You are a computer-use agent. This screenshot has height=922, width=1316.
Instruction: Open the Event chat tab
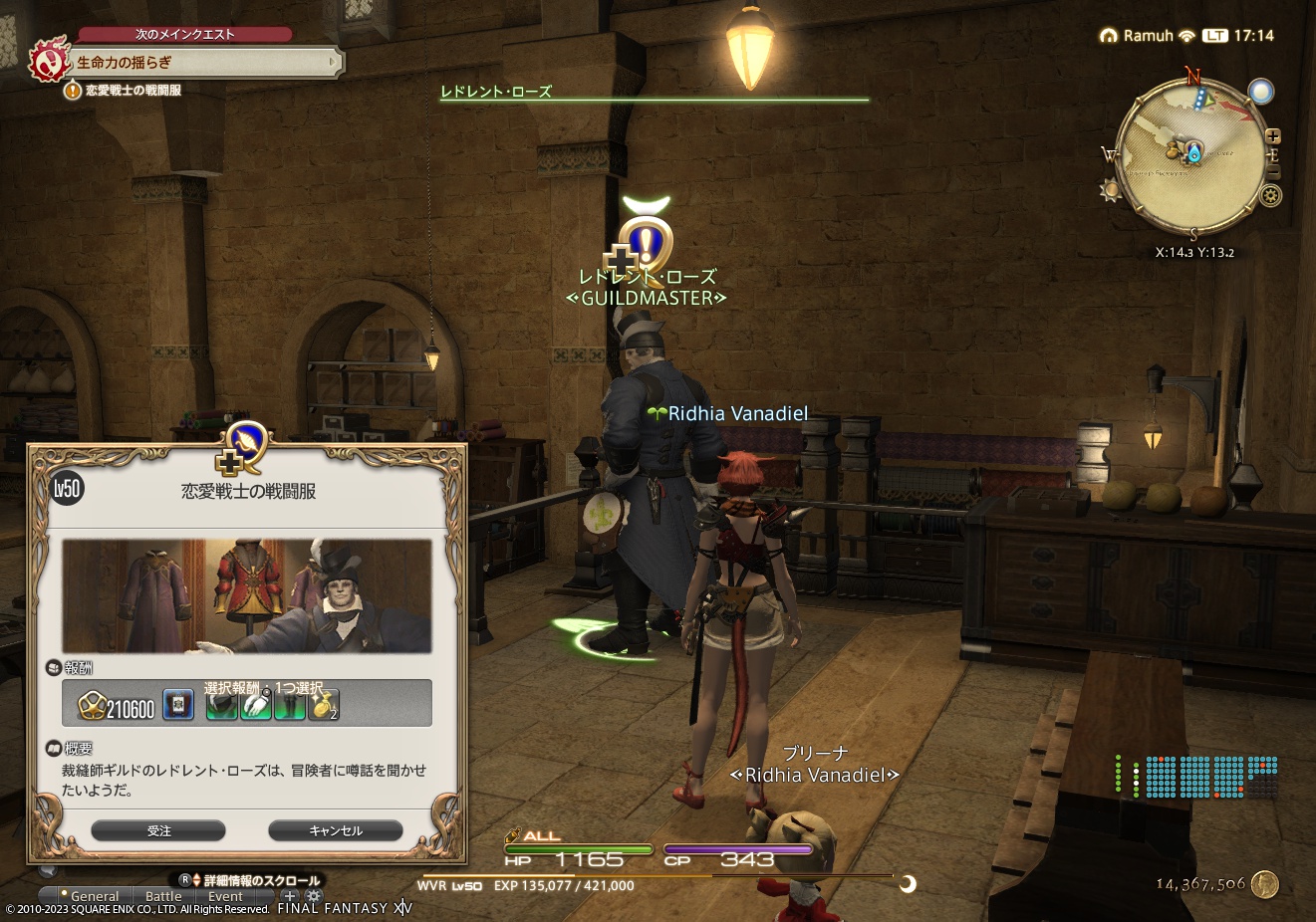(225, 896)
